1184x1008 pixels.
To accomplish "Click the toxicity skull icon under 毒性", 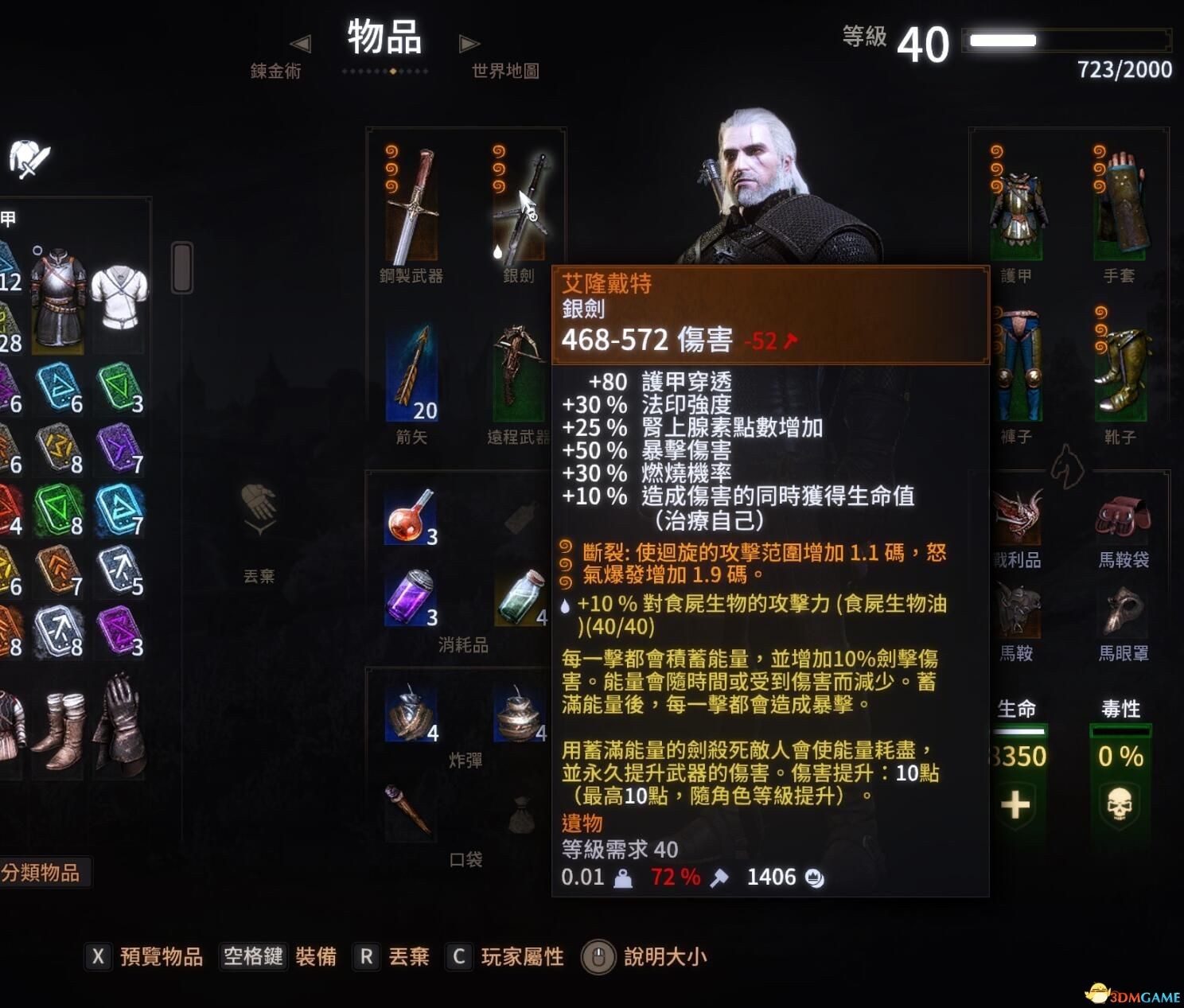I will click(x=1120, y=805).
